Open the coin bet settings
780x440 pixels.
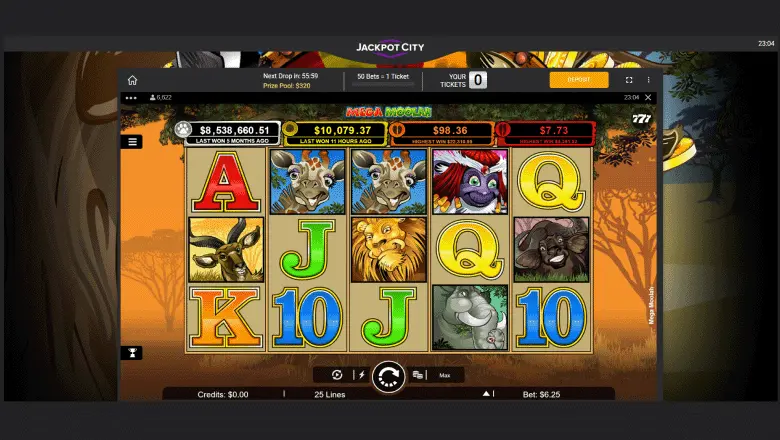click(418, 375)
